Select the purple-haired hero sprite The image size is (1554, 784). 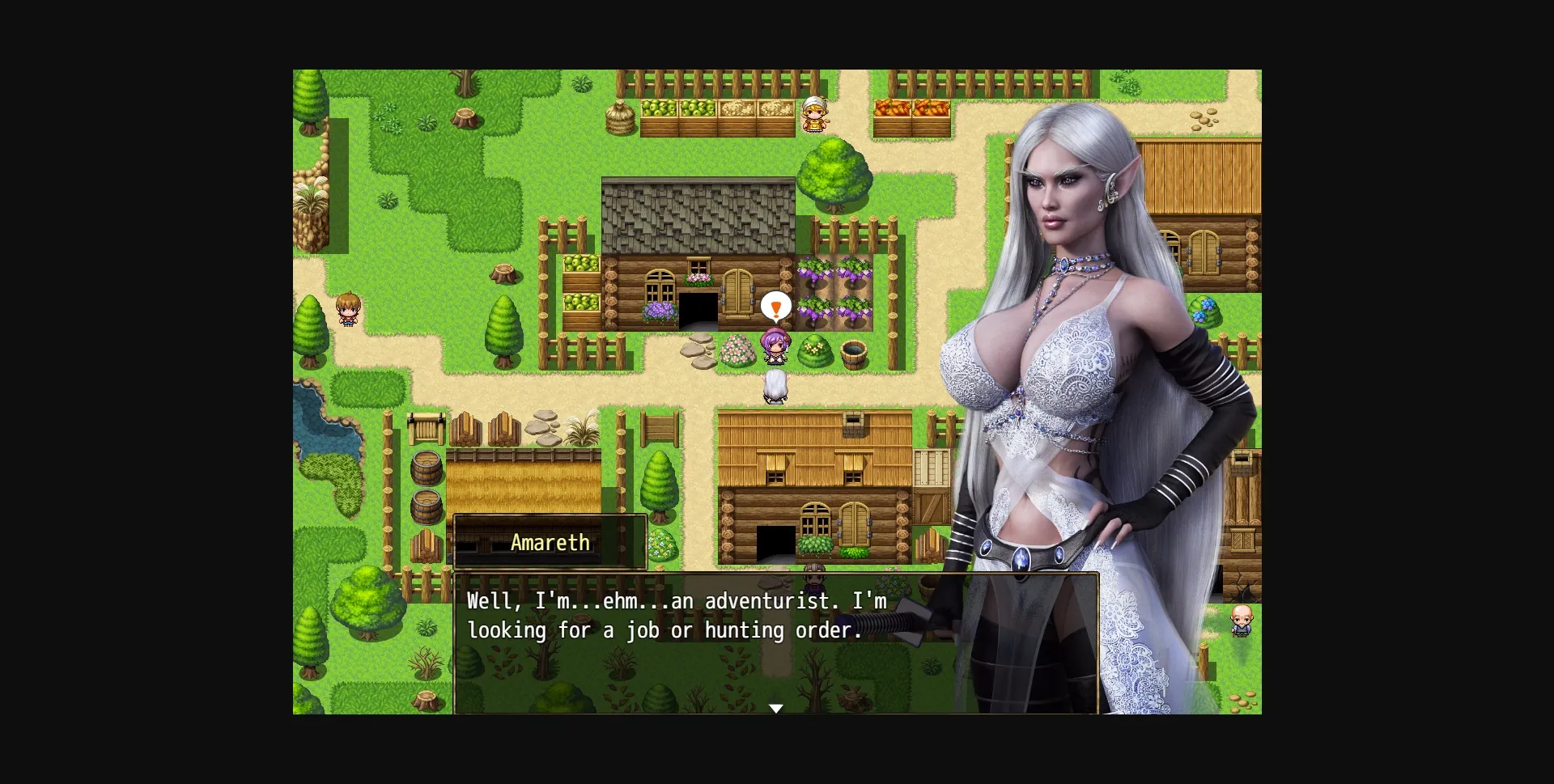point(775,348)
